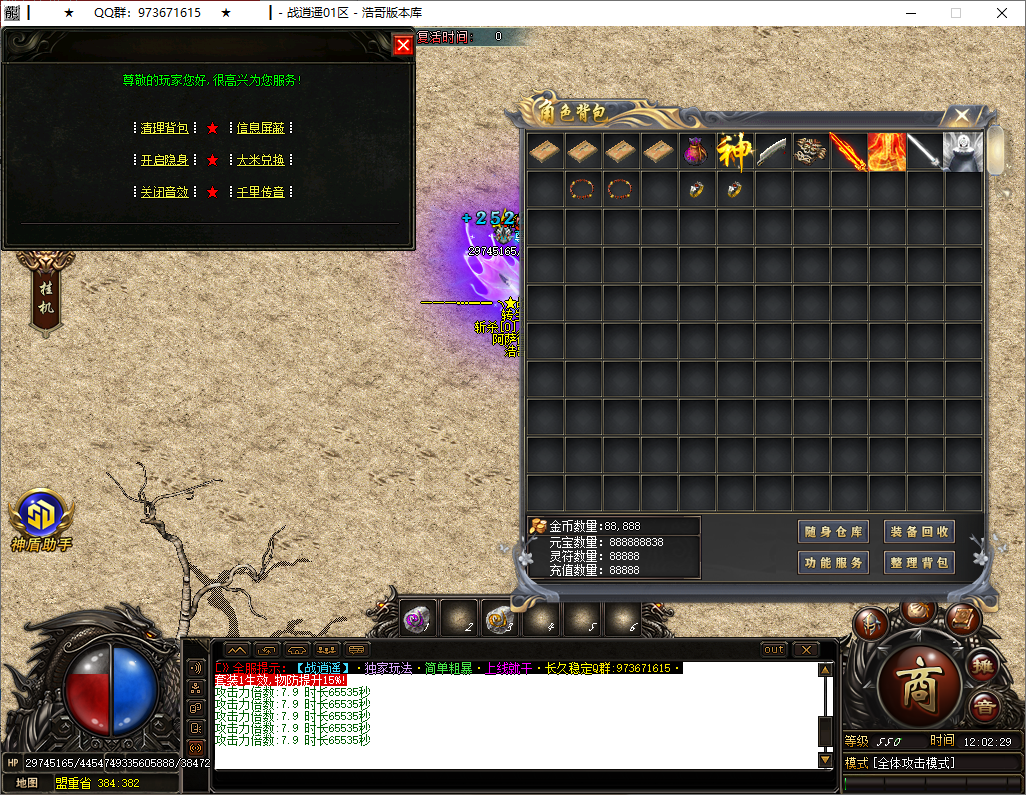The height and width of the screenshot is (795, 1026).
Task: Click the 装备回收 button
Action: tap(920, 532)
